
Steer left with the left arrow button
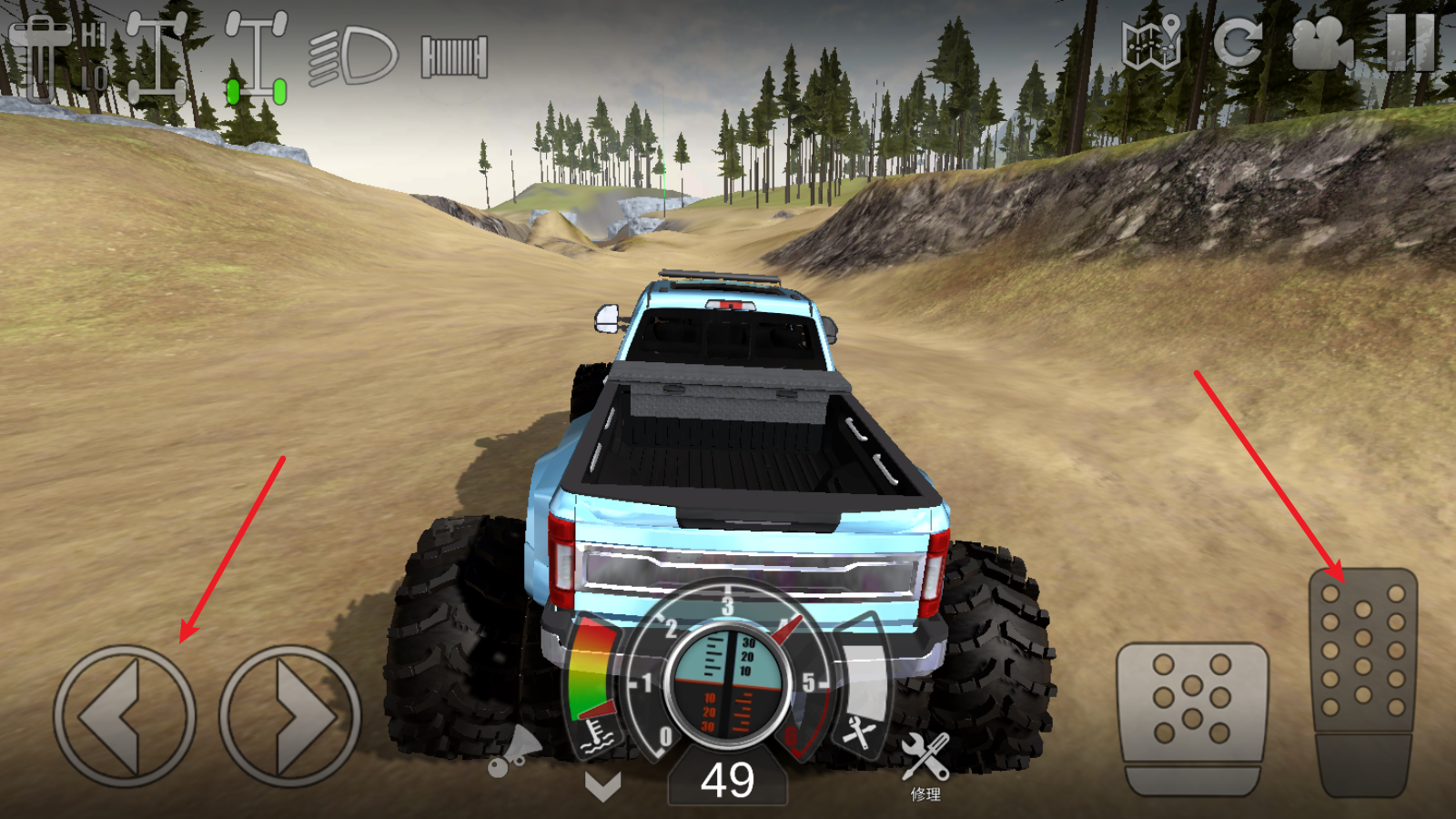[125, 716]
